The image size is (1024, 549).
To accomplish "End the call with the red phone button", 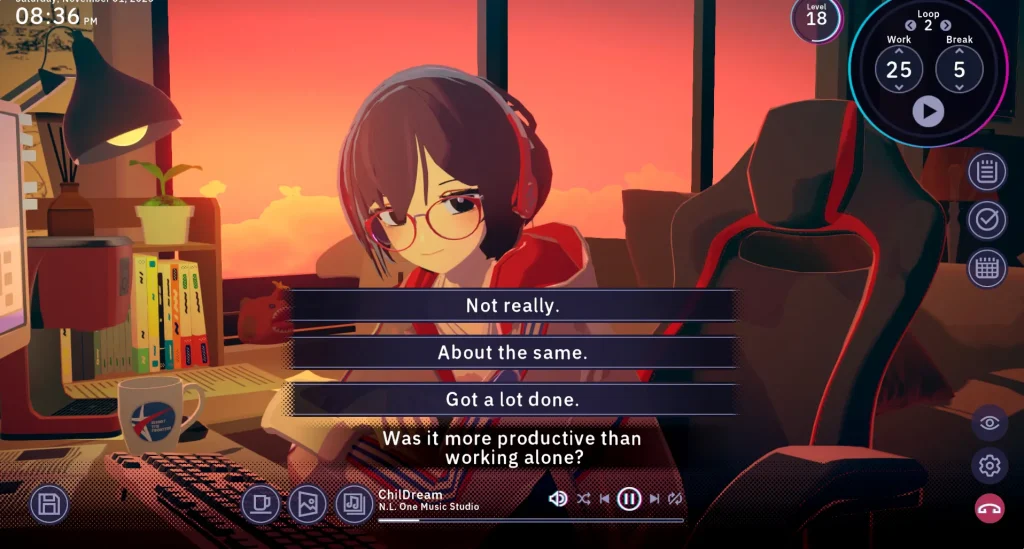I will pyautogui.click(x=989, y=508).
